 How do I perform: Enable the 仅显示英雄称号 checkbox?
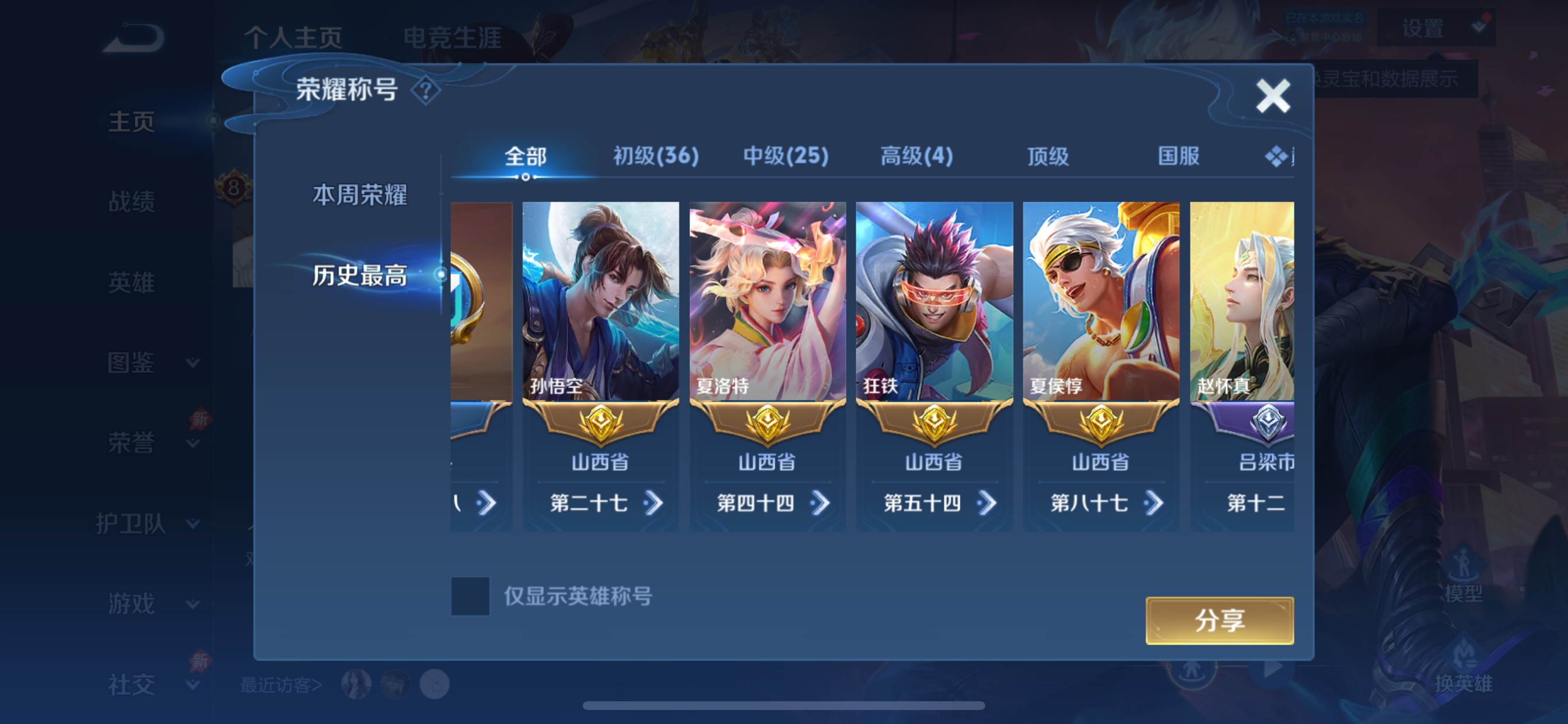pos(472,598)
